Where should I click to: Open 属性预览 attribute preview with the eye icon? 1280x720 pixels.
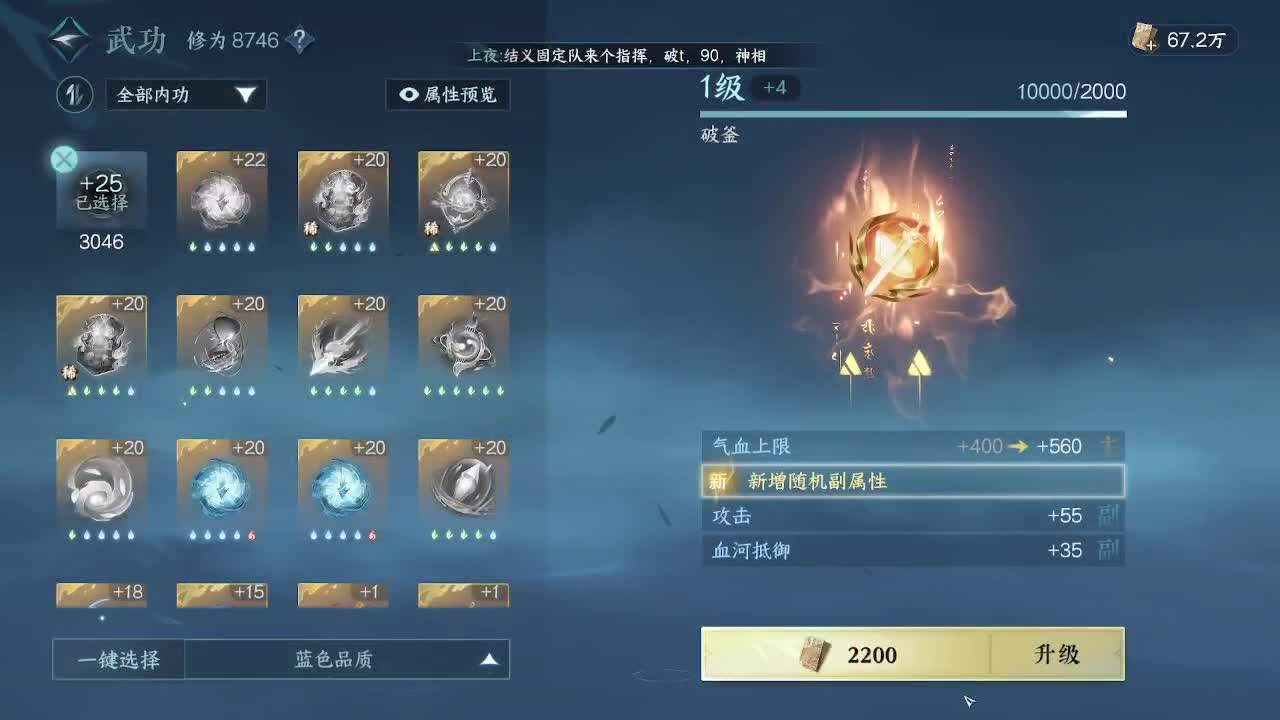tap(449, 95)
